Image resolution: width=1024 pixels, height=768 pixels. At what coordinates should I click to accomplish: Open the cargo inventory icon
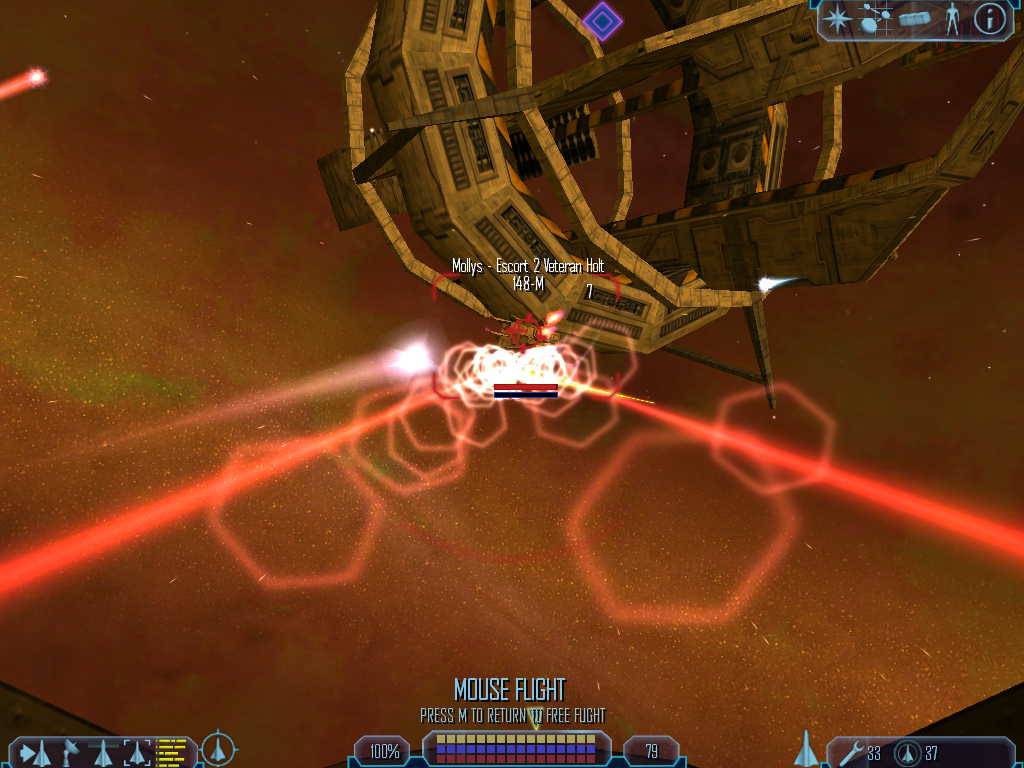(x=914, y=18)
